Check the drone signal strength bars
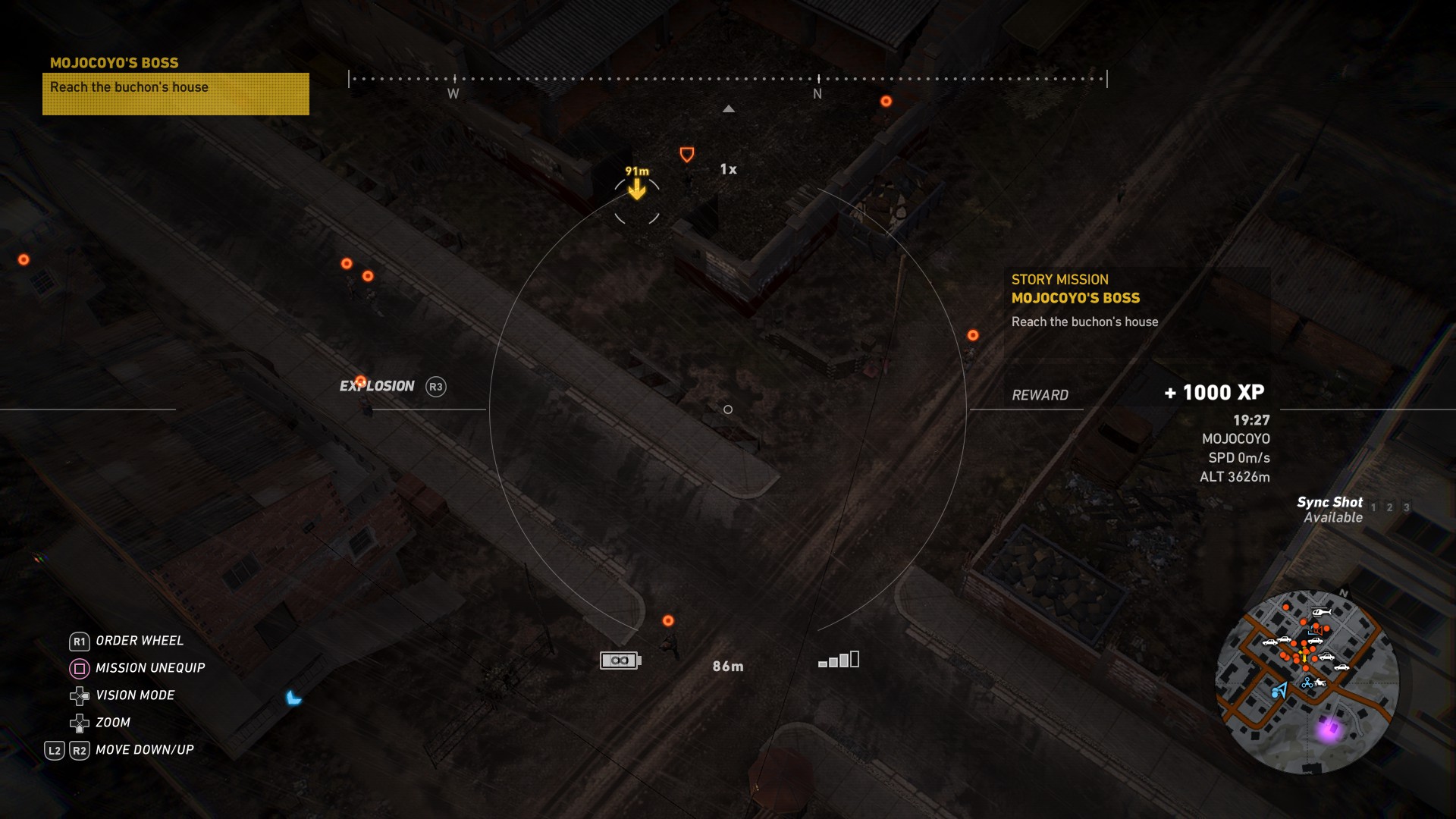This screenshot has height=819, width=1456. pos(839,660)
